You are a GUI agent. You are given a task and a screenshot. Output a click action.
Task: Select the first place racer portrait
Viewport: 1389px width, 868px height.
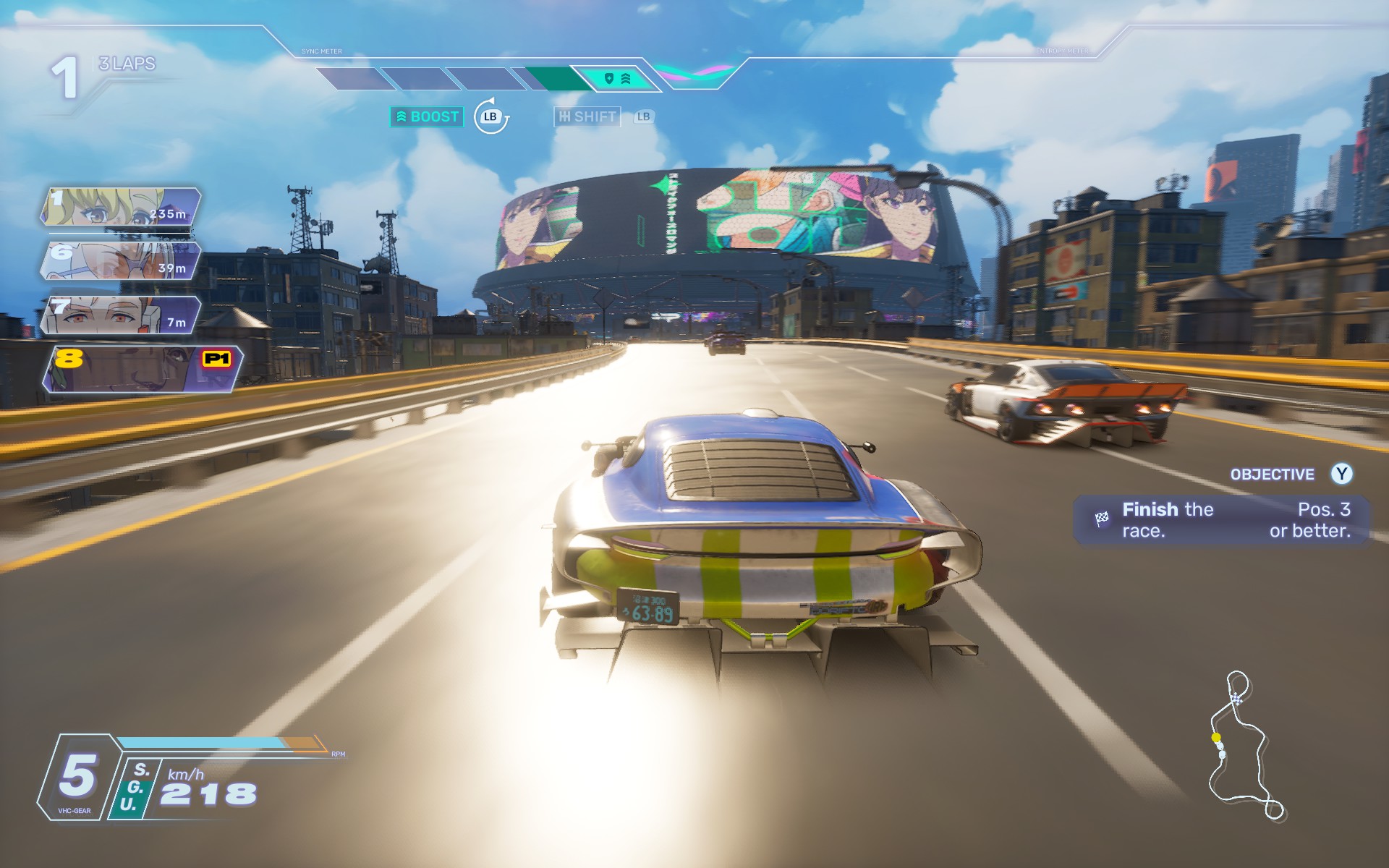(x=121, y=207)
